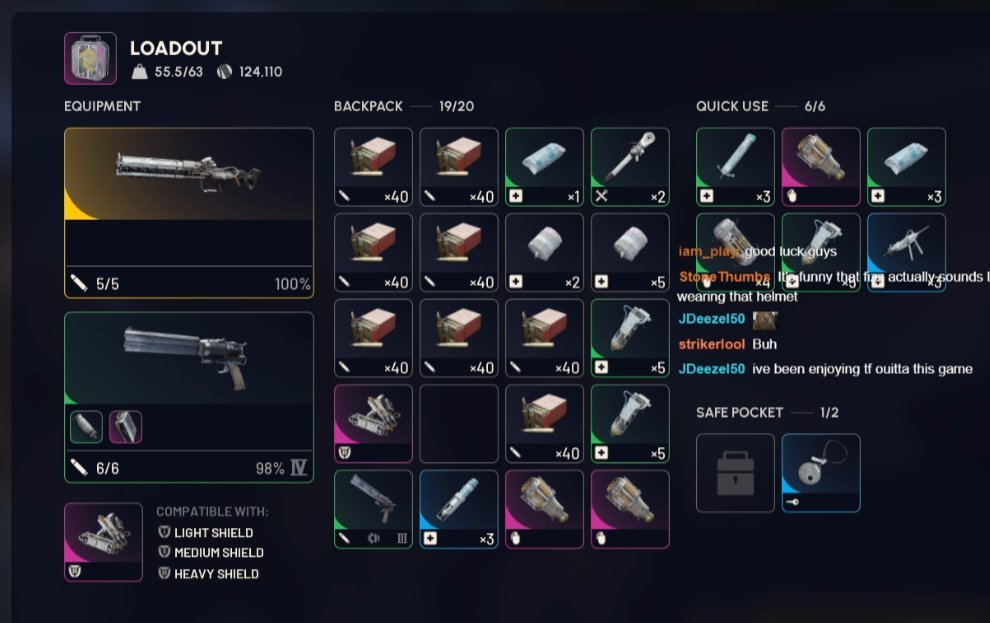Screen dimensions: 990x623
Task: Select the white fabric bundle showing x2
Action: click(x=544, y=253)
